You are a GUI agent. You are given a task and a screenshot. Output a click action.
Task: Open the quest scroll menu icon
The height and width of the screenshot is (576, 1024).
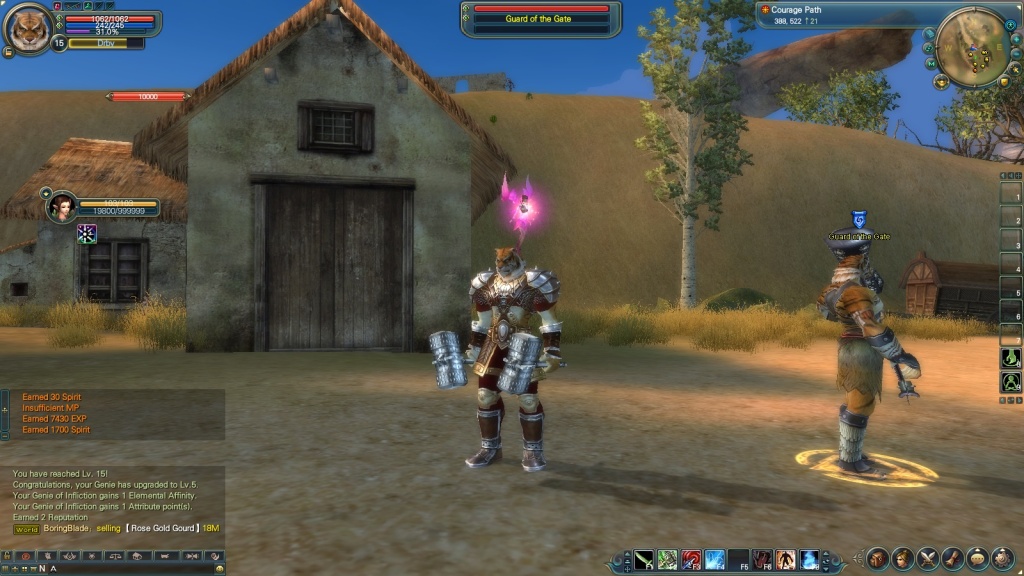(952, 558)
